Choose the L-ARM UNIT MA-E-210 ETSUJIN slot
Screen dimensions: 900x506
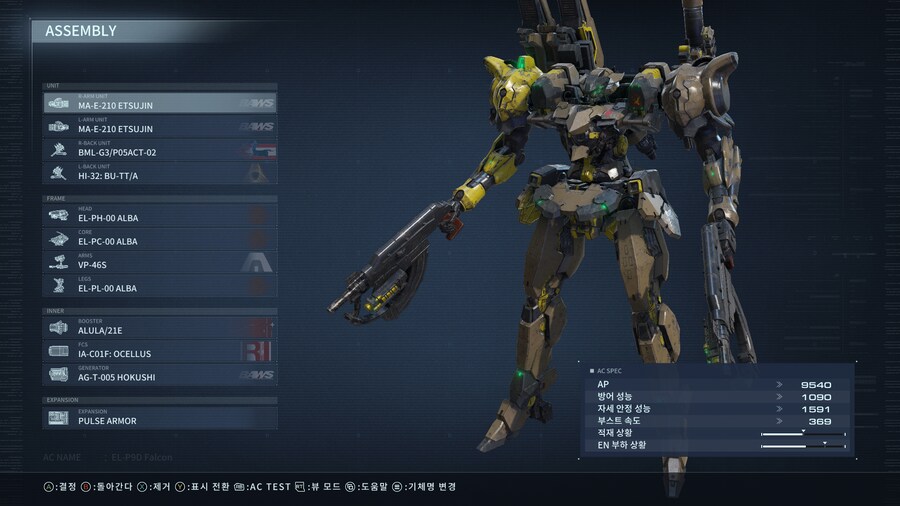(x=160, y=127)
